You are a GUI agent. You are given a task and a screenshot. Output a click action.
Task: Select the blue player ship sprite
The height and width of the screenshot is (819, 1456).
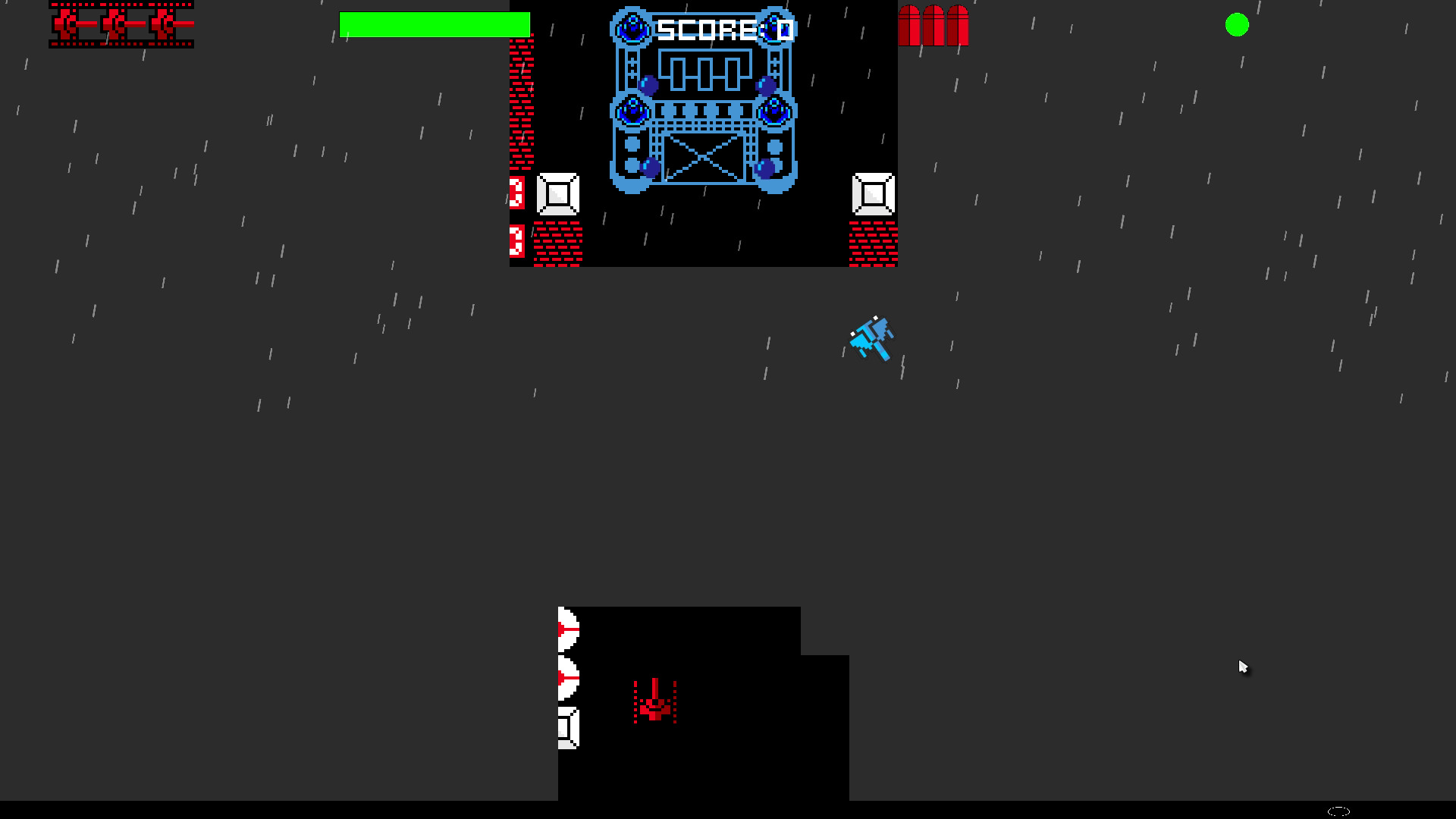coord(872,339)
